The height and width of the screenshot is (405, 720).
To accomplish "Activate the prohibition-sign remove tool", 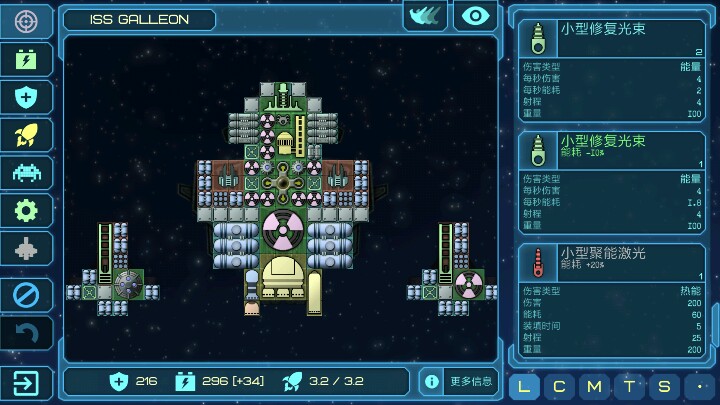I will click(26, 295).
